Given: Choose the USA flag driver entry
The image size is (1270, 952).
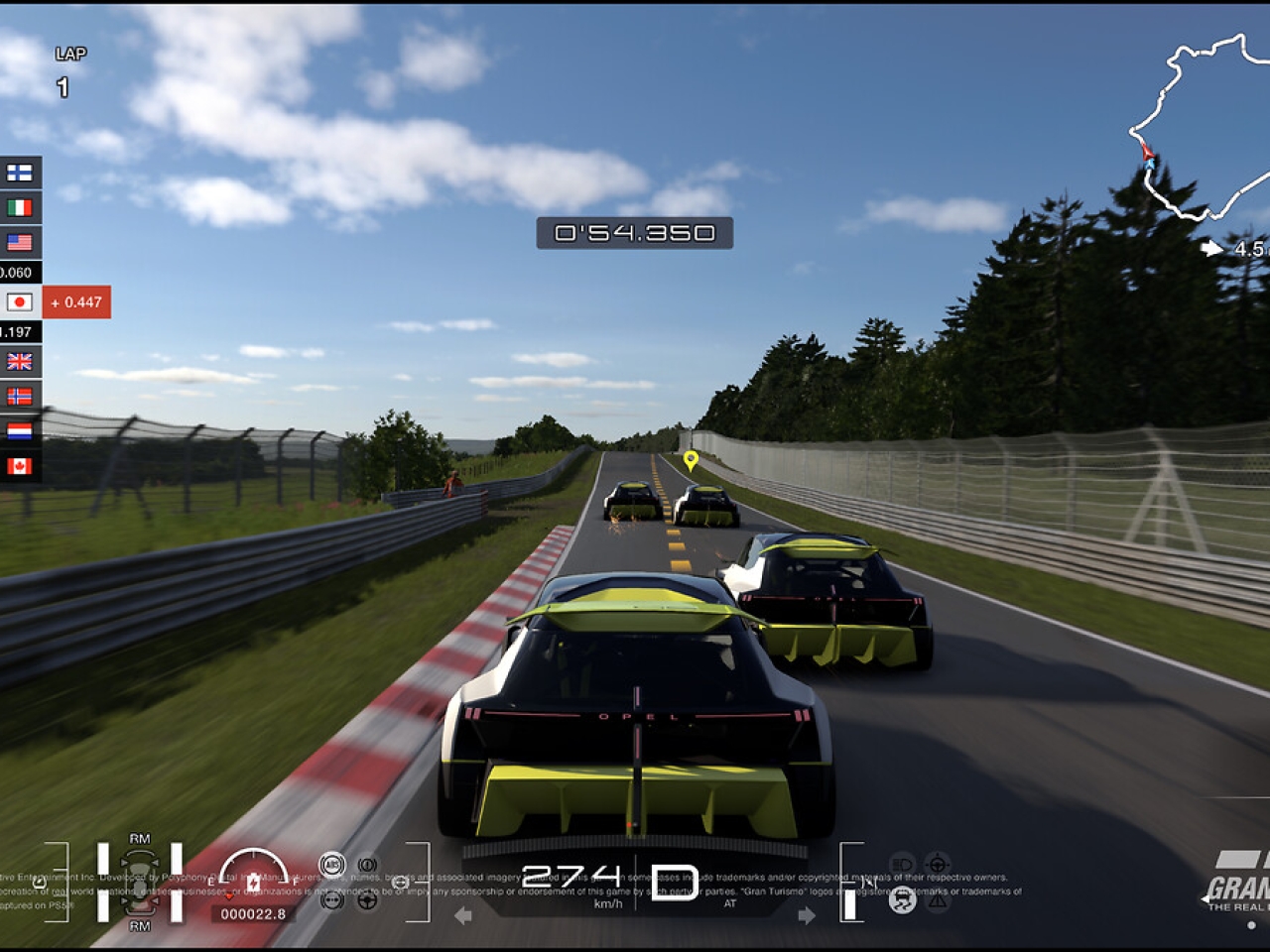Looking at the screenshot, I should pos(19,242).
